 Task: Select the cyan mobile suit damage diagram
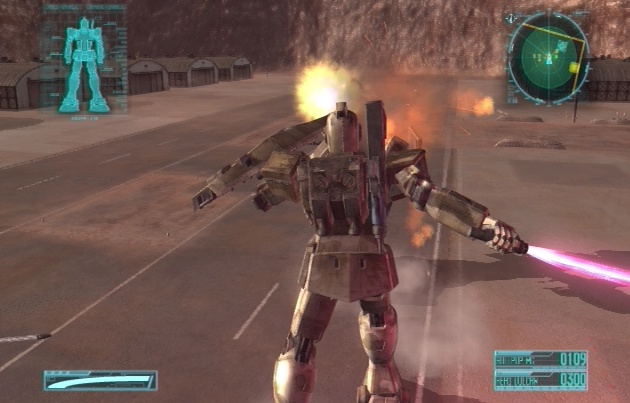pyautogui.click(x=85, y=63)
